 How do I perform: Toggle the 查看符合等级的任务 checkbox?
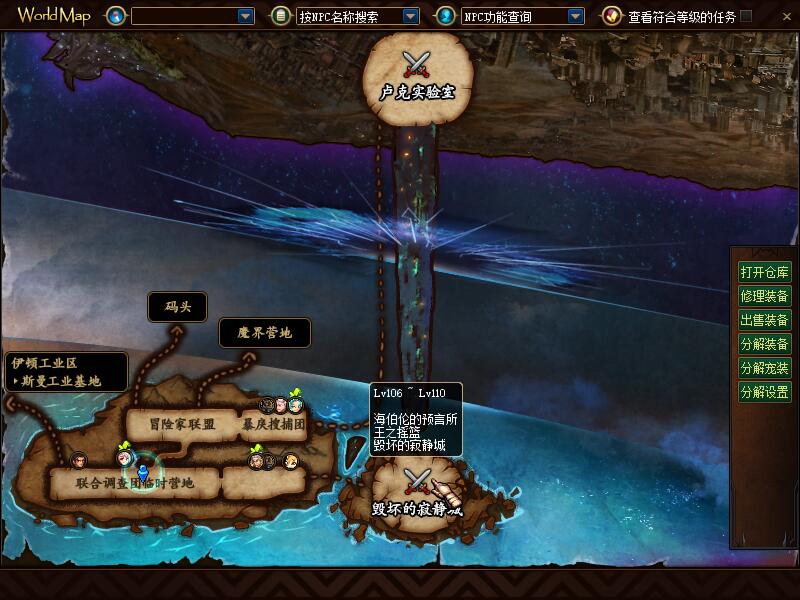[746, 16]
